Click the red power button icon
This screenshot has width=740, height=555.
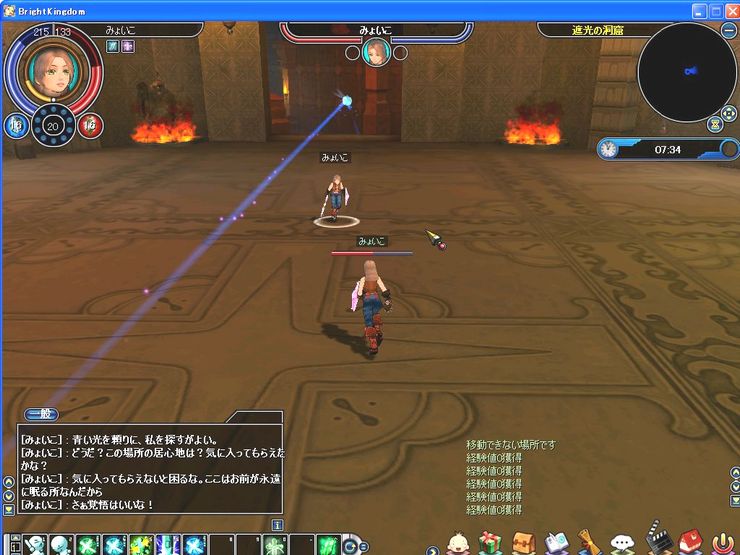tap(721, 543)
